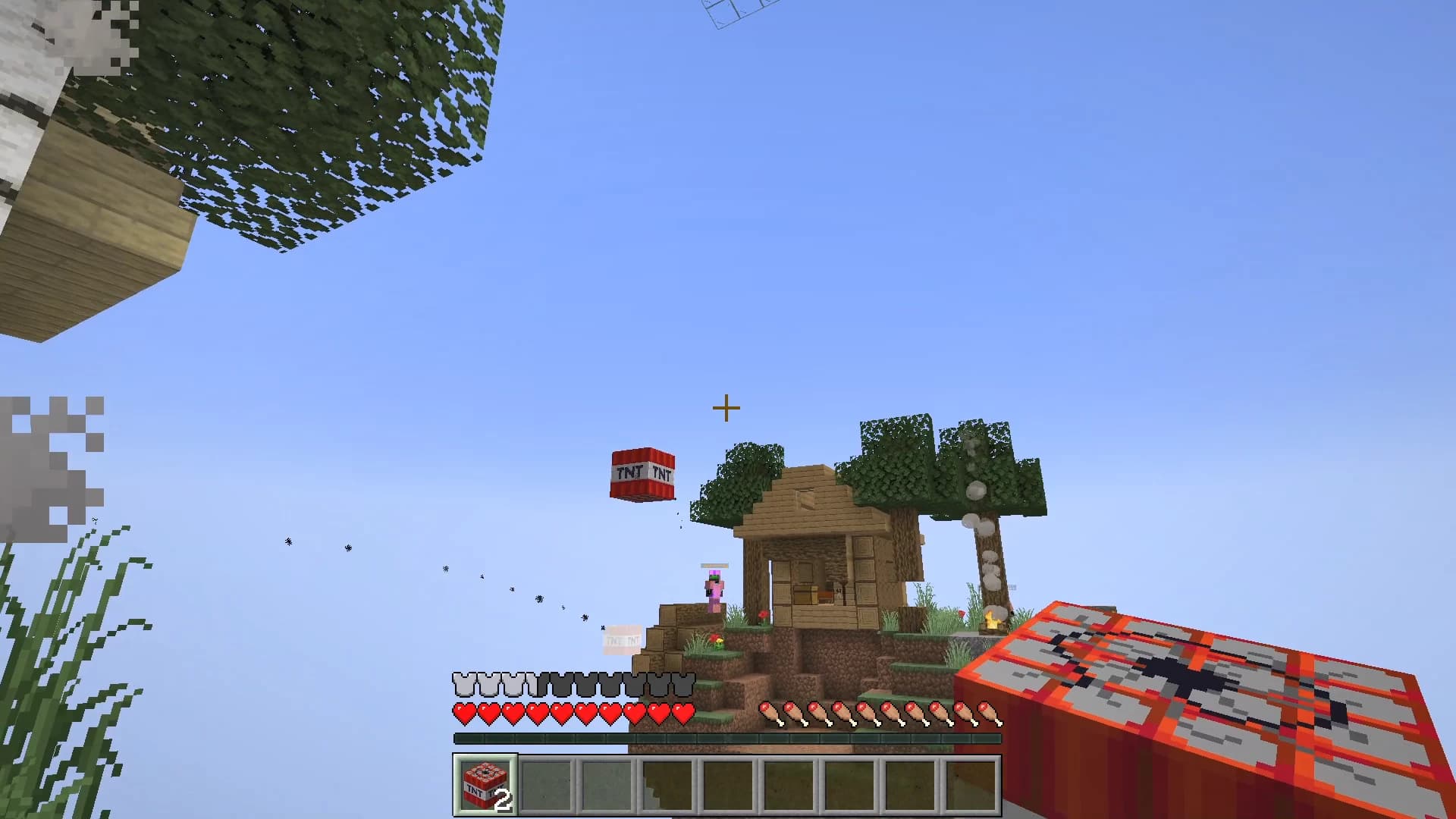Image resolution: width=1456 pixels, height=819 pixels.
Task: Click the crosshair at screen center
Action: point(726,407)
